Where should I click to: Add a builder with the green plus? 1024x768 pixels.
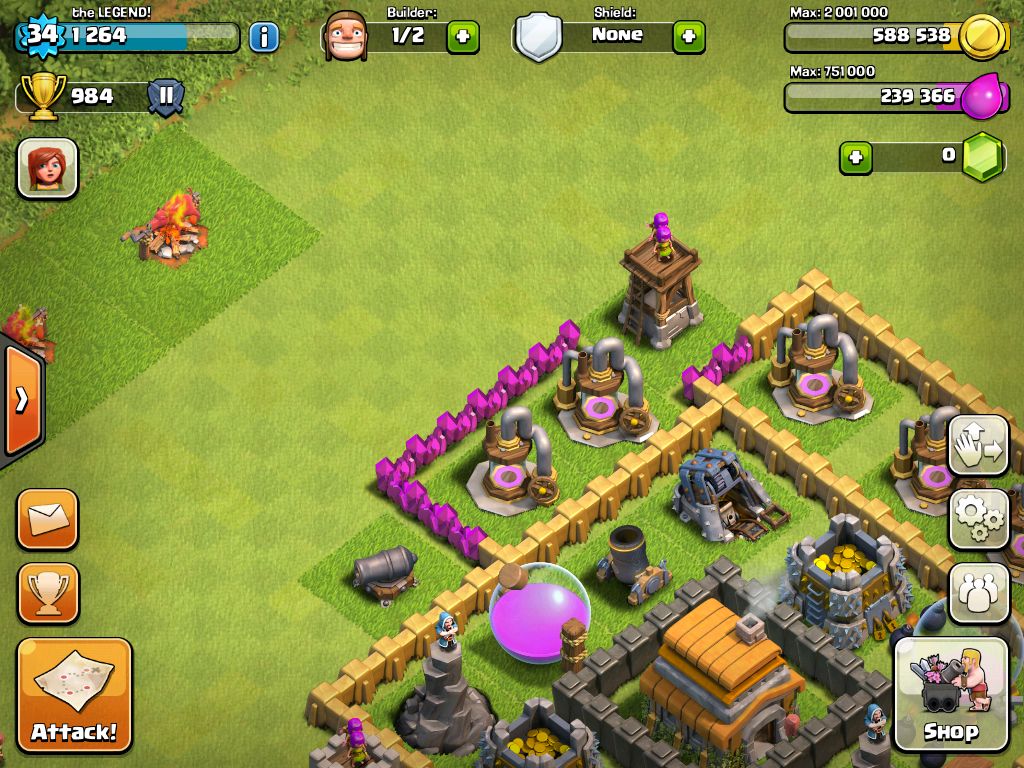[x=462, y=37]
